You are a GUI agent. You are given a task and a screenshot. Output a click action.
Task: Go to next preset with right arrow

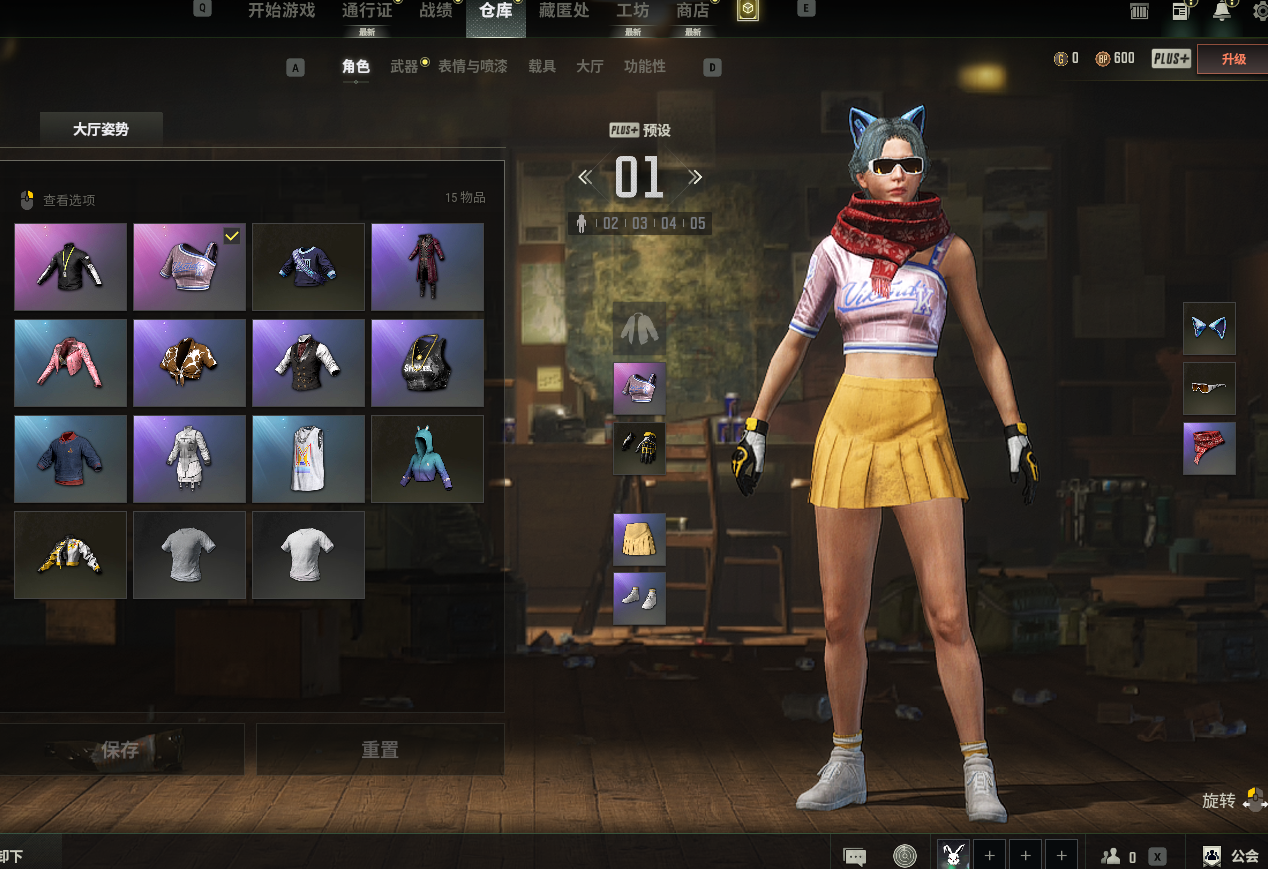pos(695,178)
